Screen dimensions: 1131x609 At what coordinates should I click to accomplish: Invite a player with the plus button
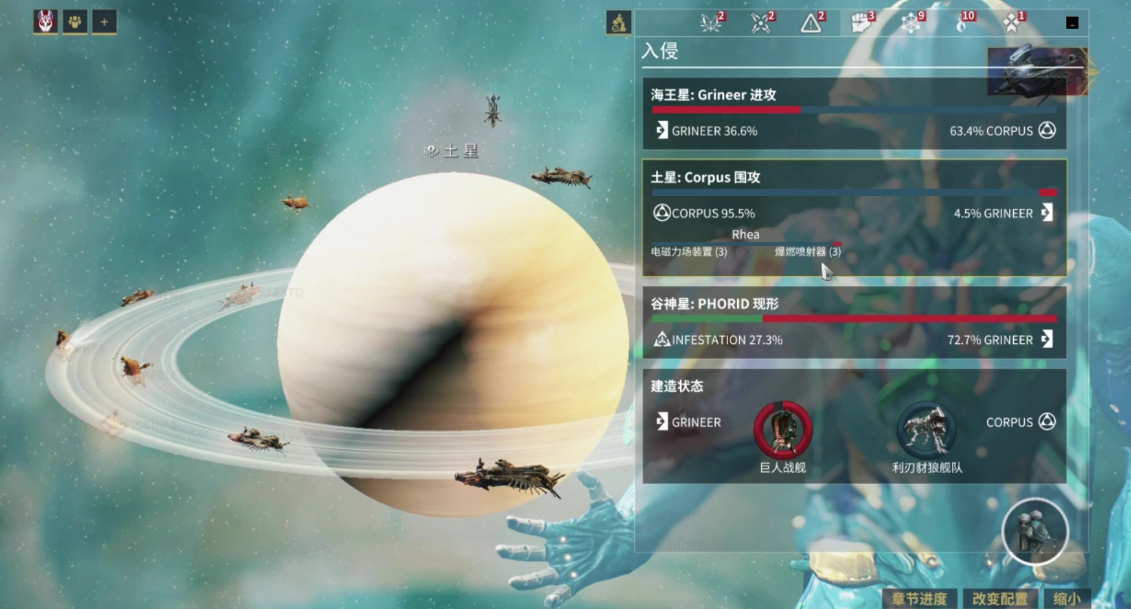[104, 21]
